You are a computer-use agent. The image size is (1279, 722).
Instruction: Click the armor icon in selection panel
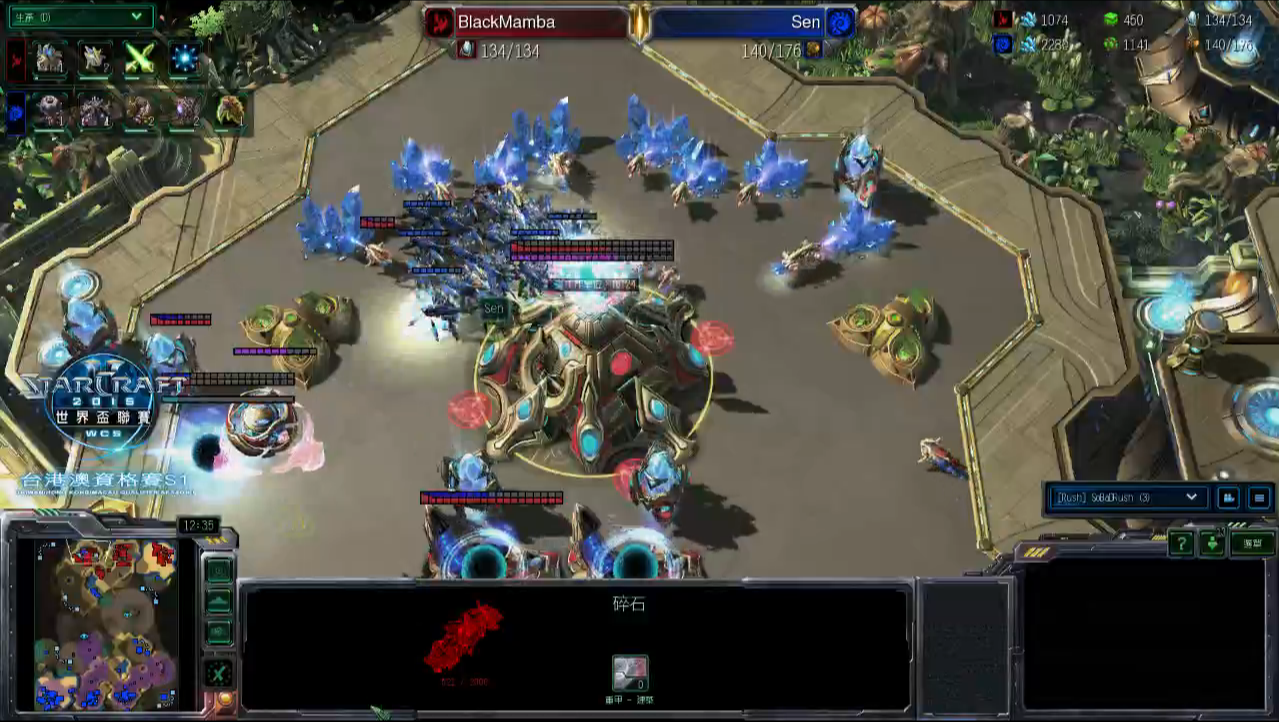point(630,672)
